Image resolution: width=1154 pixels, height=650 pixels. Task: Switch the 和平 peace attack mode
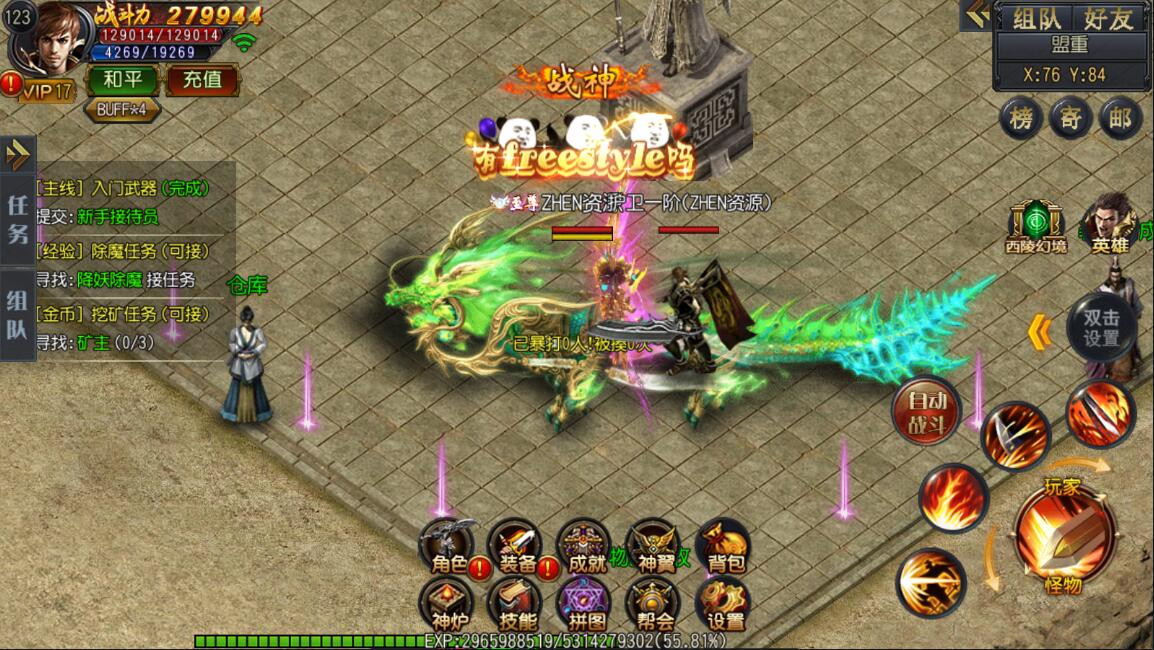click(x=123, y=79)
